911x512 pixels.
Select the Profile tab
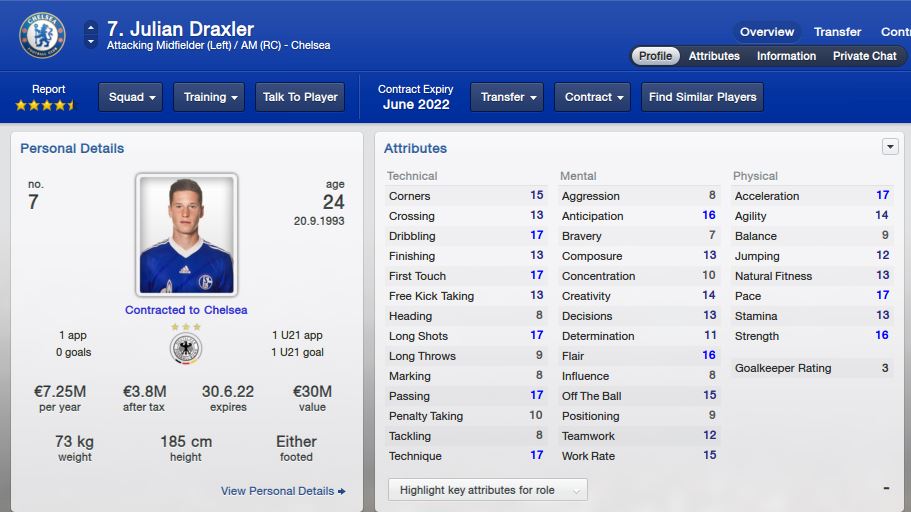pyautogui.click(x=655, y=56)
